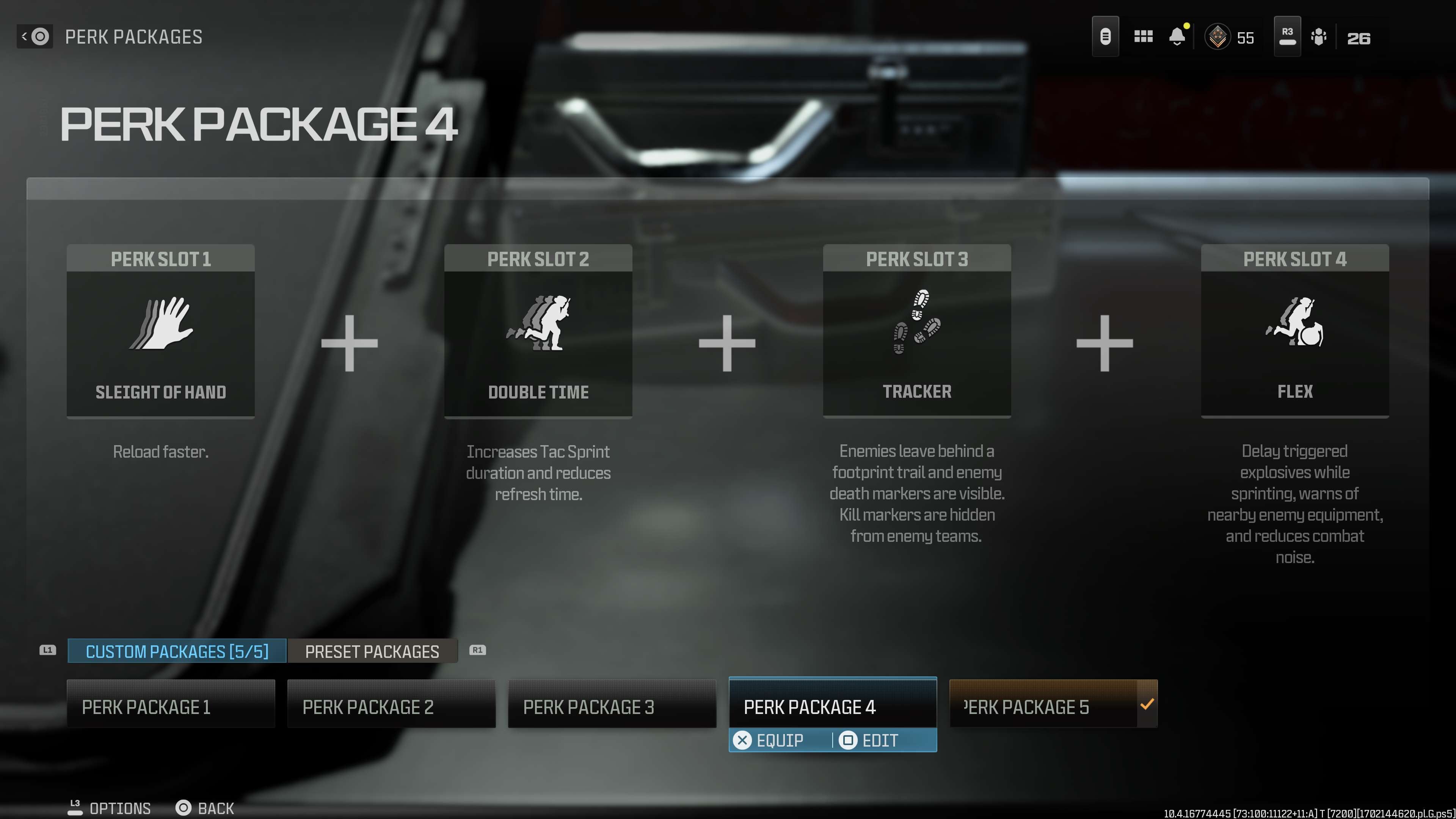Pick Perk Package 3
Image resolution: width=1456 pixels, height=819 pixels.
point(612,706)
